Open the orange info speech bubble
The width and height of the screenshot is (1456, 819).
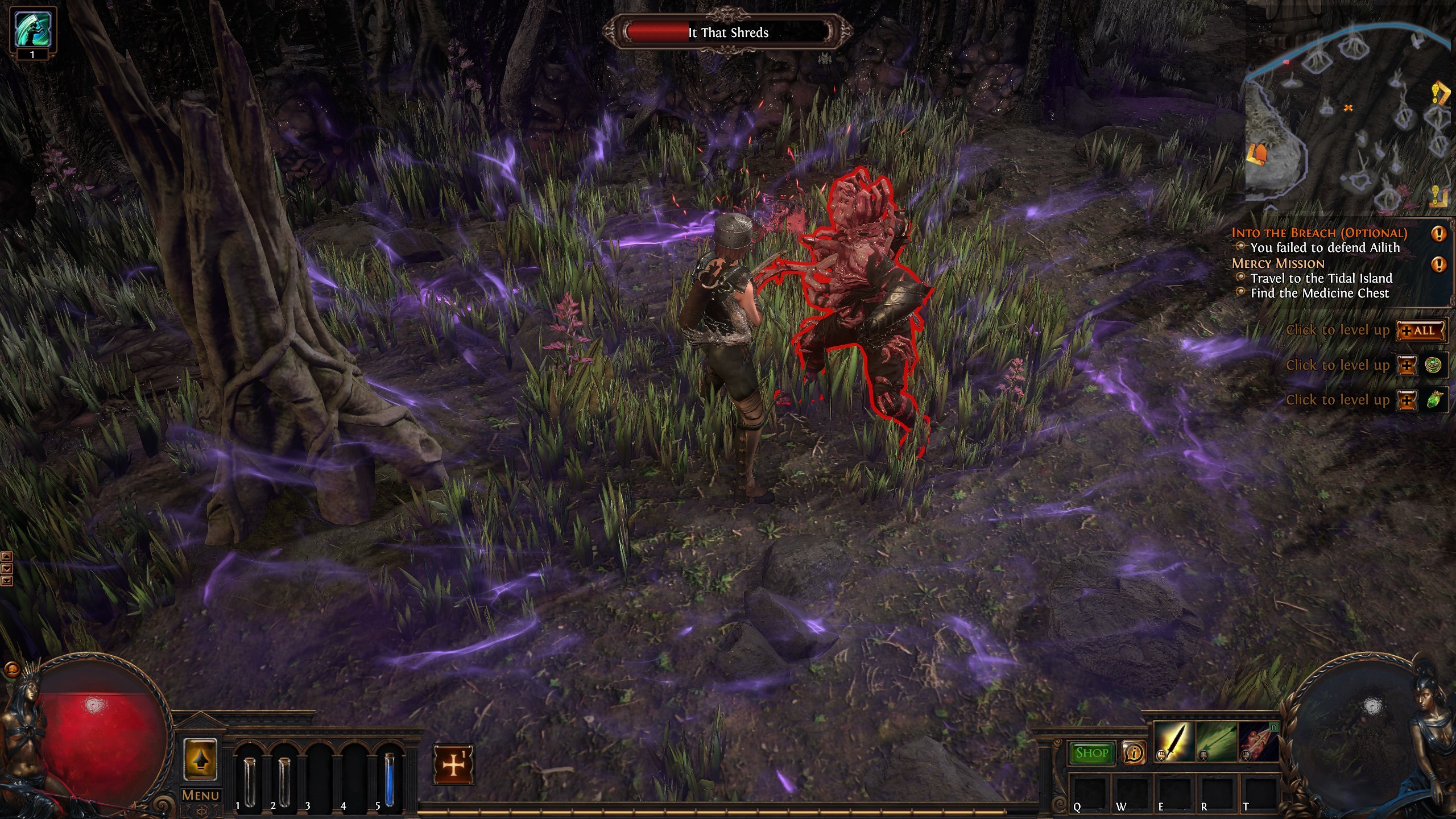click(1134, 753)
